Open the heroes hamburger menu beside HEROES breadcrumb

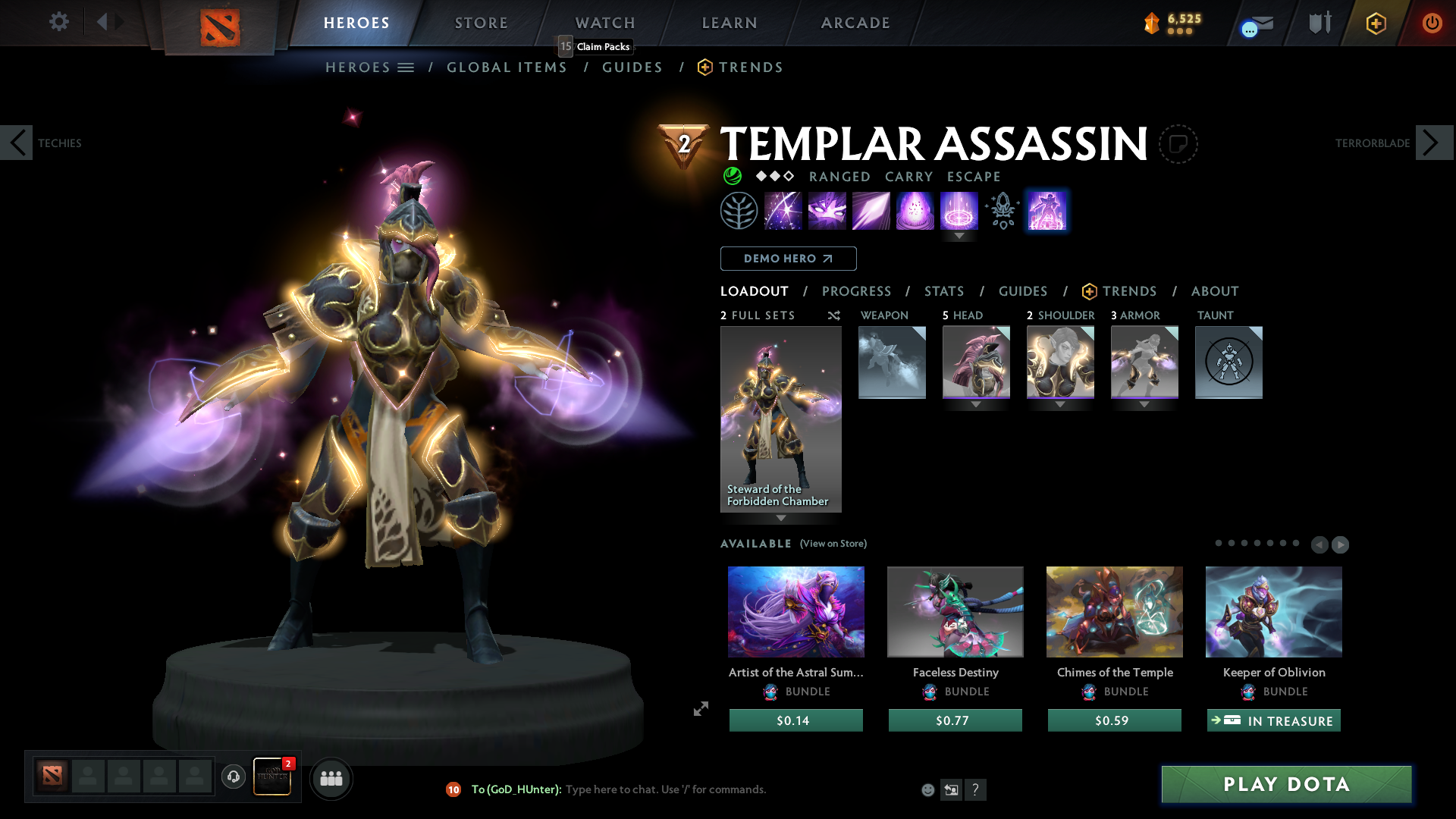(x=406, y=67)
